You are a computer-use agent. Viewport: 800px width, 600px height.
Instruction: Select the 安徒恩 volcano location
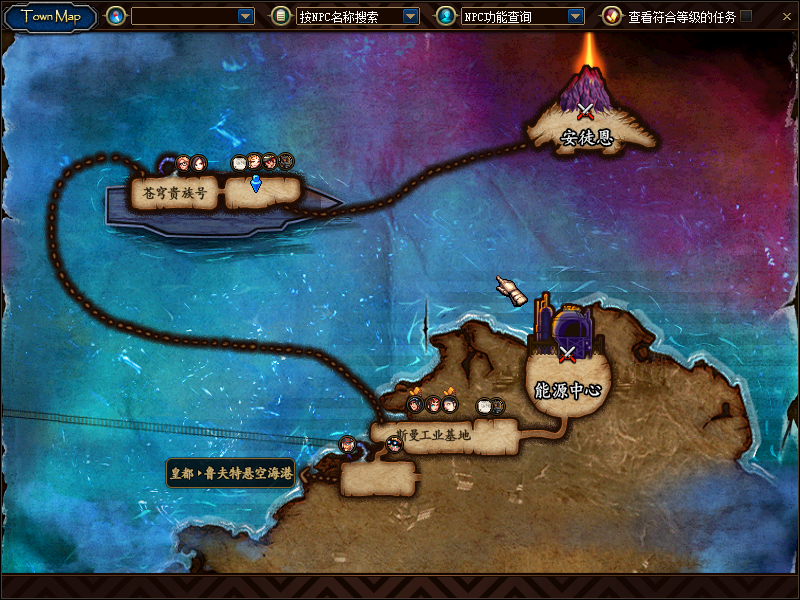coord(586,137)
